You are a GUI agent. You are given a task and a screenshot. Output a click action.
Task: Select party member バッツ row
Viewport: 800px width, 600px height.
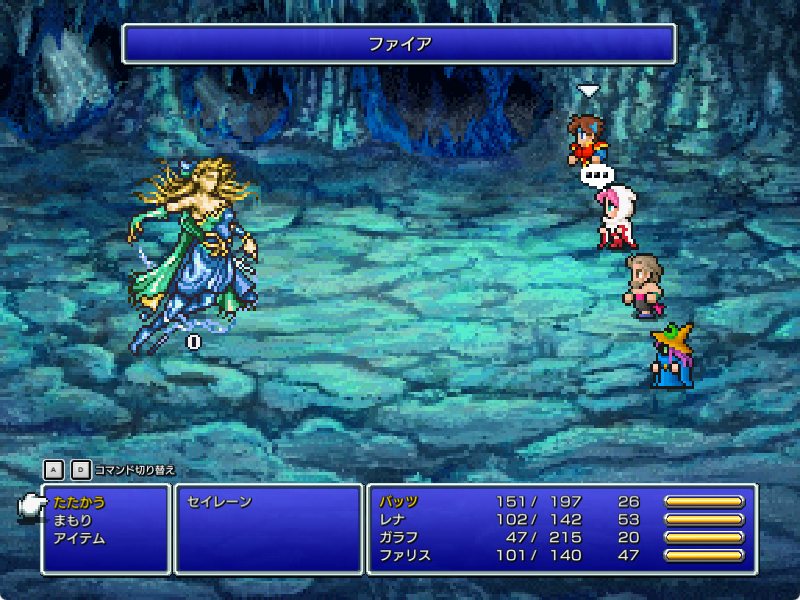(399, 502)
